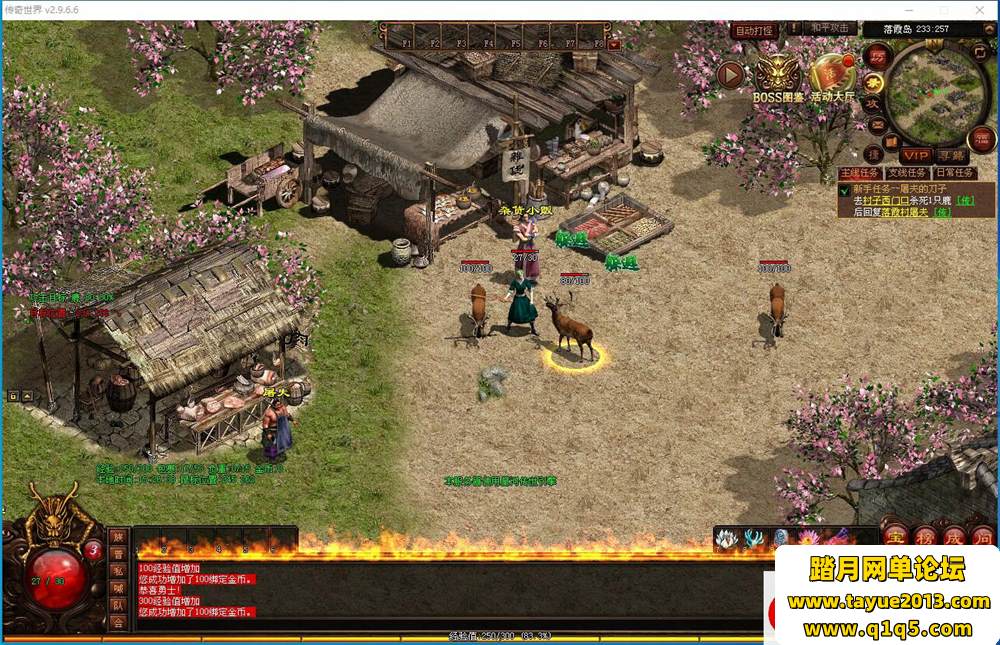Close the game window
Viewport: 1000px width, 645px height.
[982, 9]
